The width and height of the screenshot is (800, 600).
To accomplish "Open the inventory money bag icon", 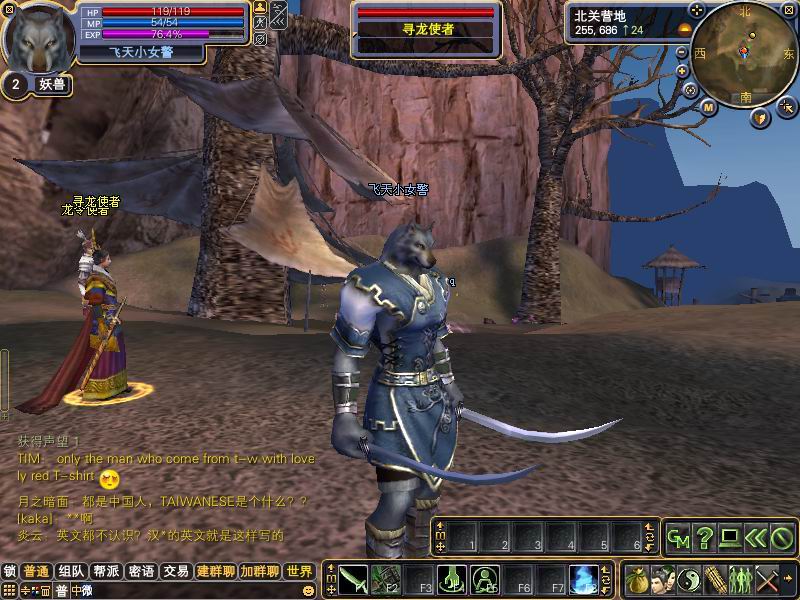I will (636, 578).
